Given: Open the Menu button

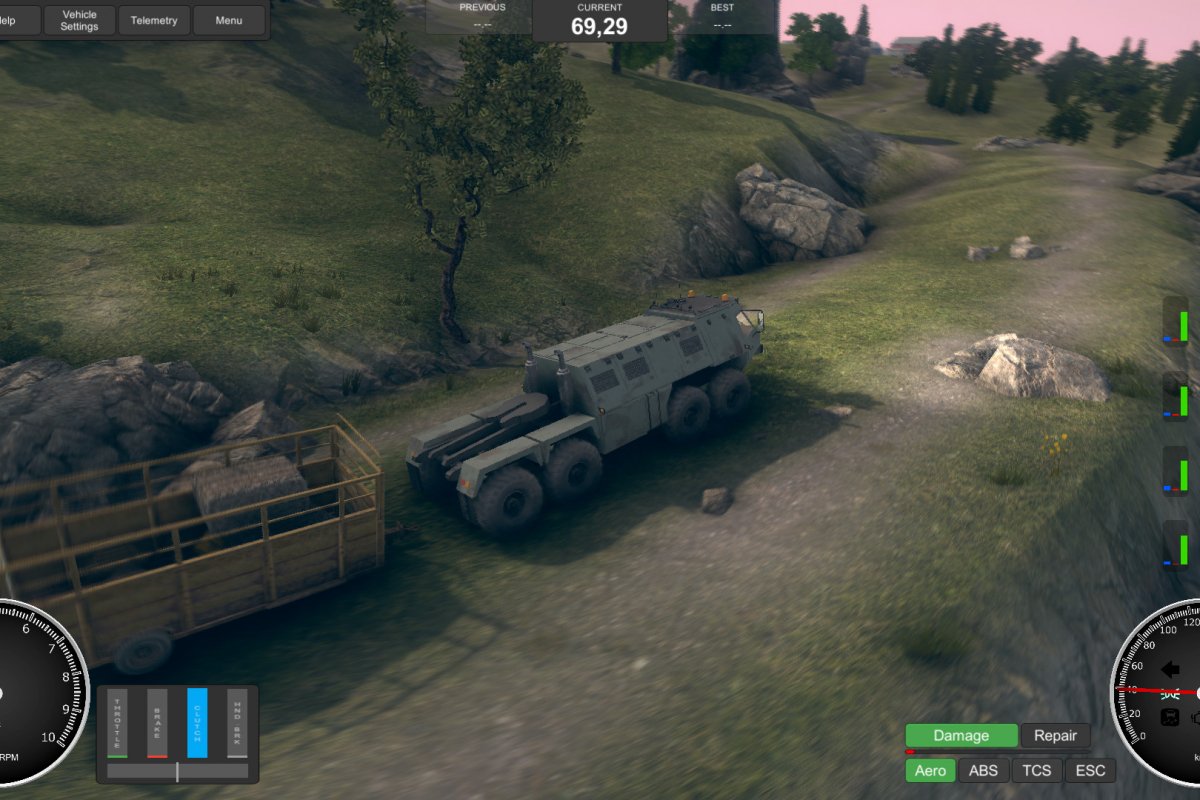Looking at the screenshot, I should point(229,20).
